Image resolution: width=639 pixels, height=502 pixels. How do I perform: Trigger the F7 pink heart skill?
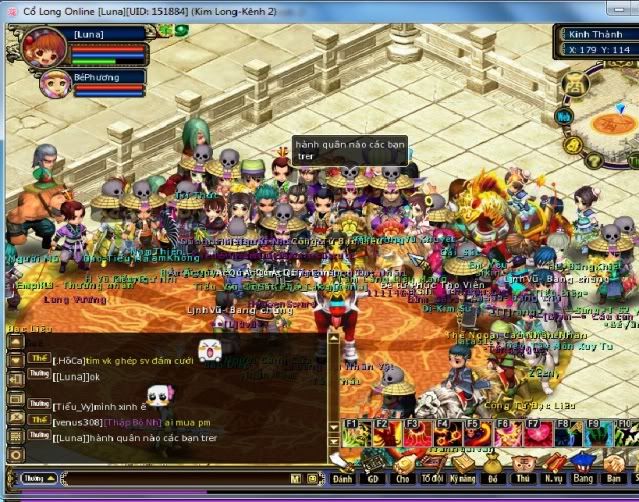click(537, 434)
